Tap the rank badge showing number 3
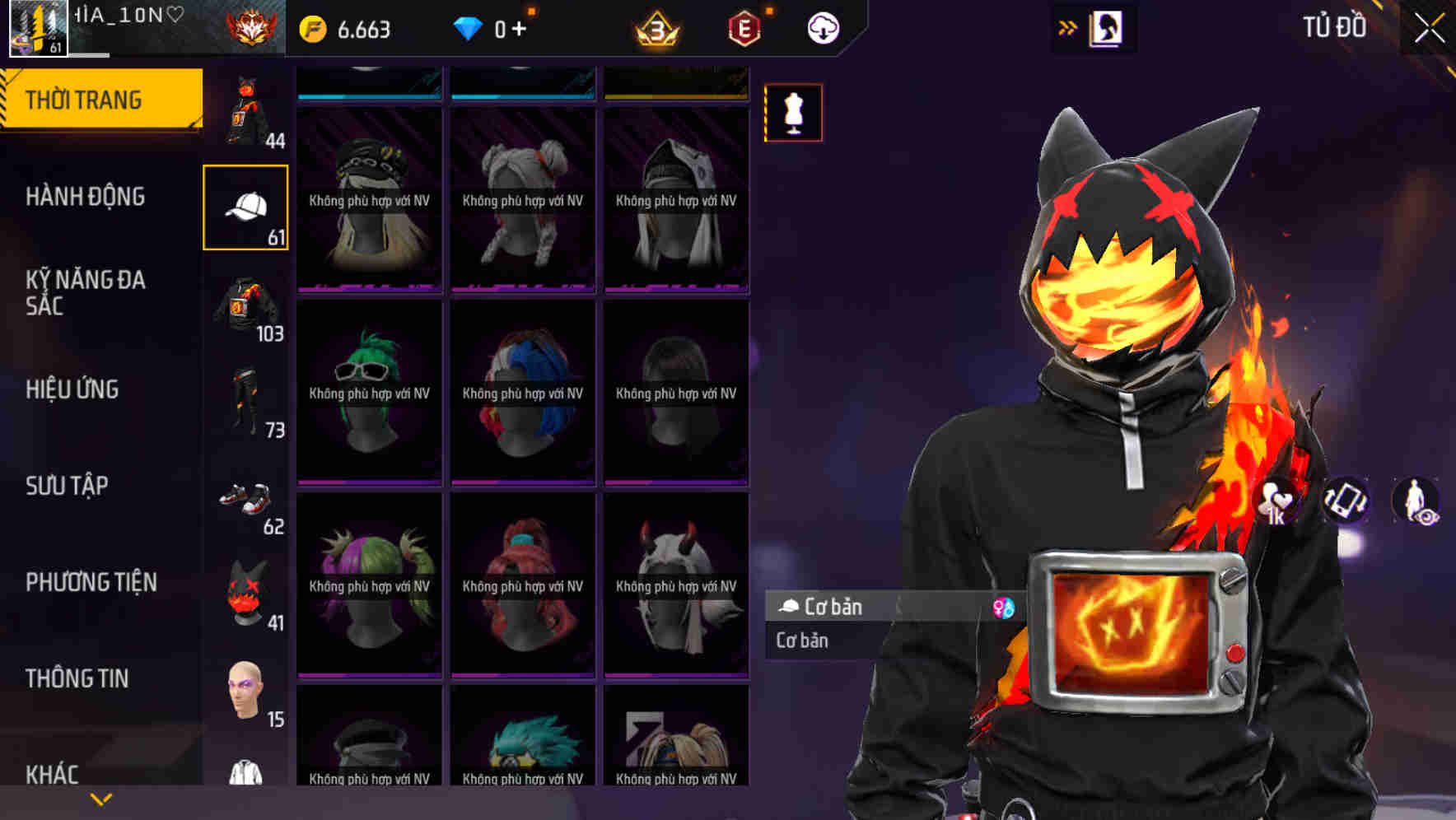Viewport: 1456px width, 820px height. point(651,27)
